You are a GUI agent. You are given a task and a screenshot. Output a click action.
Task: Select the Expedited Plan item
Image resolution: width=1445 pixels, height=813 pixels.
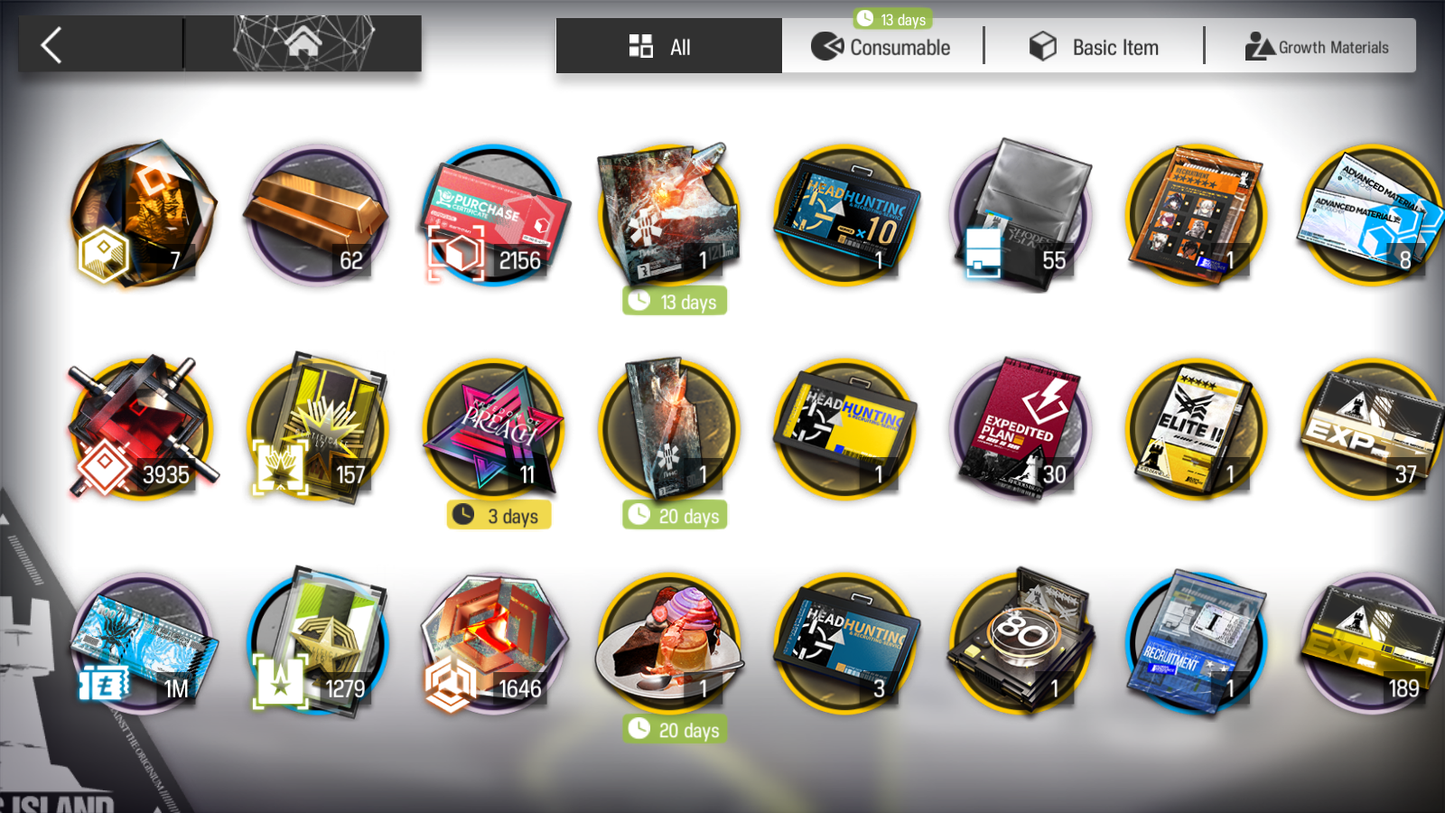[1020, 429]
